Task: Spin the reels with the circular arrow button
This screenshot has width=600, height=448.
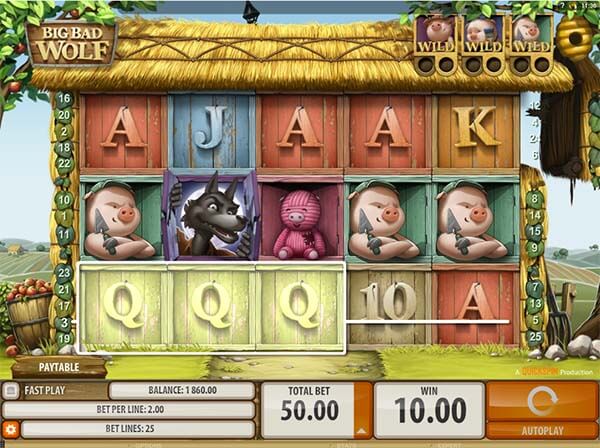Action: pos(541,401)
